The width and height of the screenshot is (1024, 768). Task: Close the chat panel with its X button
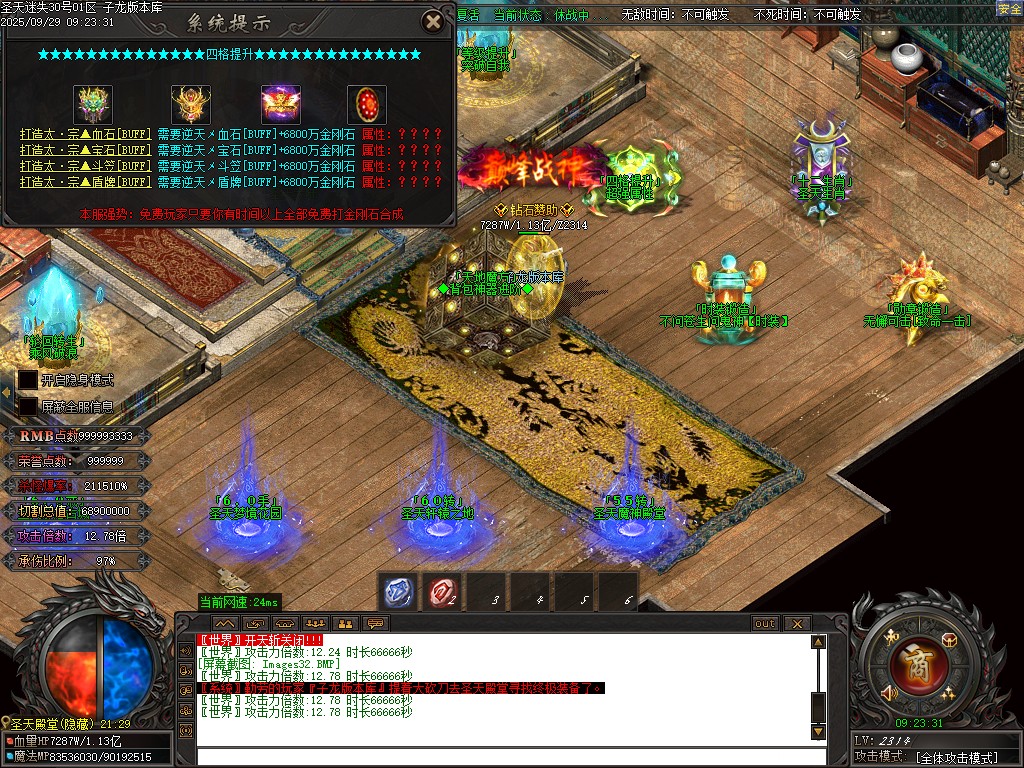[x=797, y=623]
